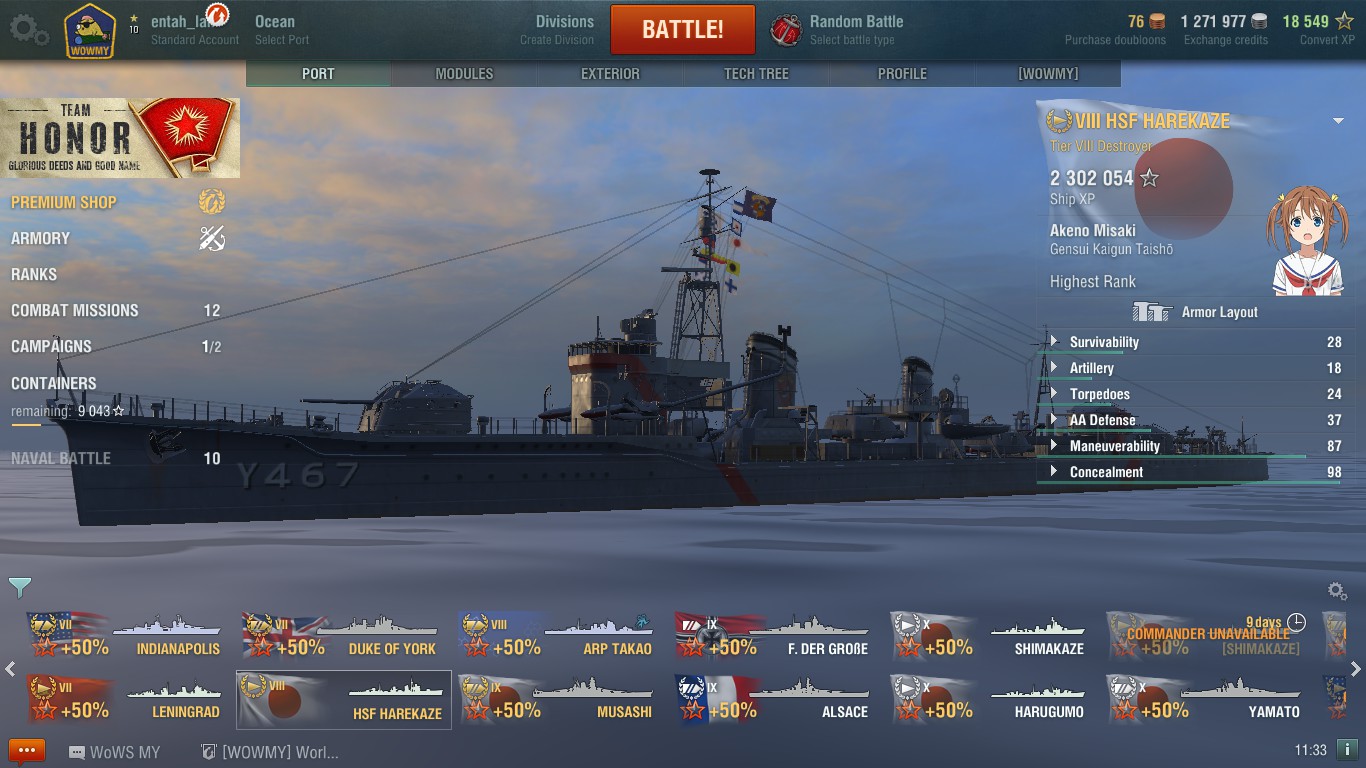This screenshot has width=1366, height=768.
Task: Open the orange chat button
Action: coord(27,751)
